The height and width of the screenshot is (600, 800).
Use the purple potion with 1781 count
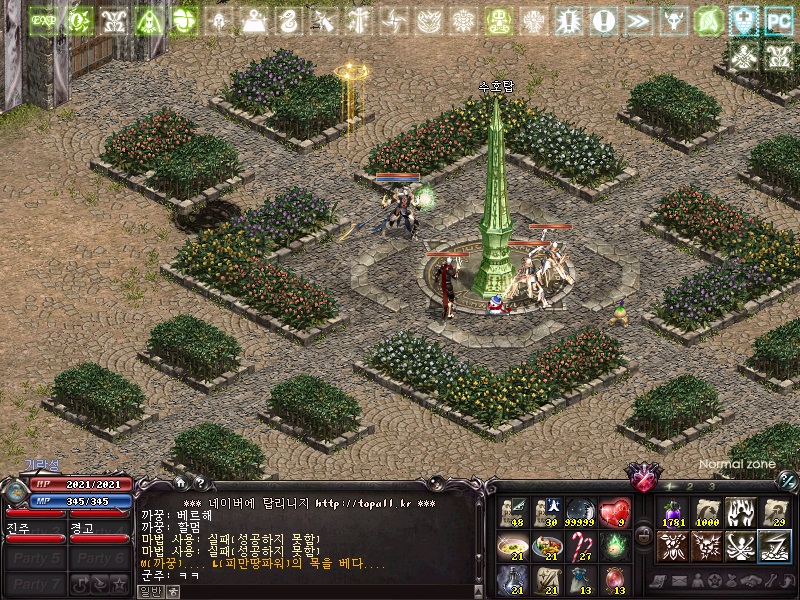click(x=672, y=513)
